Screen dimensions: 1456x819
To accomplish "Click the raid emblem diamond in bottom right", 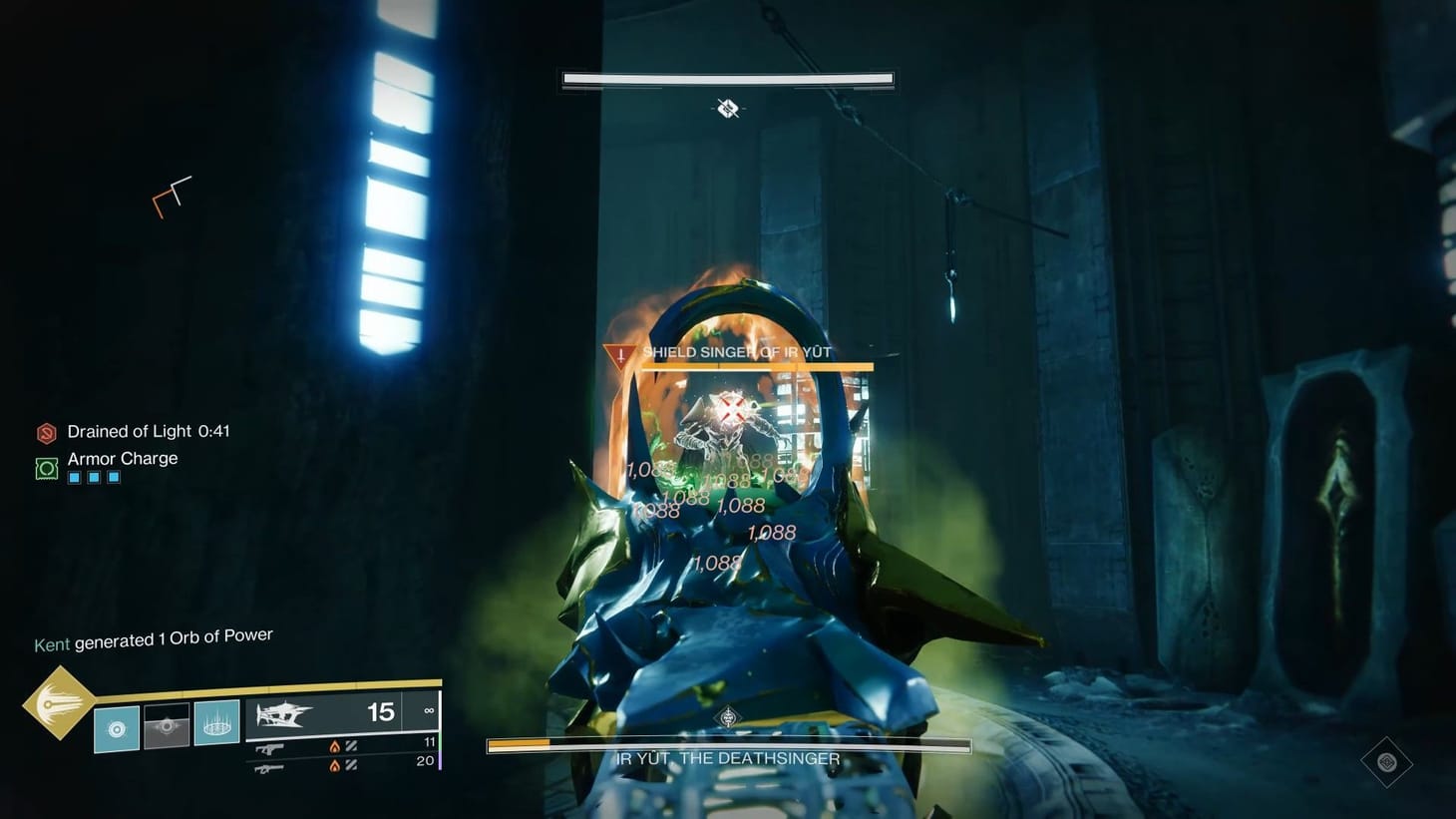I will pyautogui.click(x=1388, y=761).
